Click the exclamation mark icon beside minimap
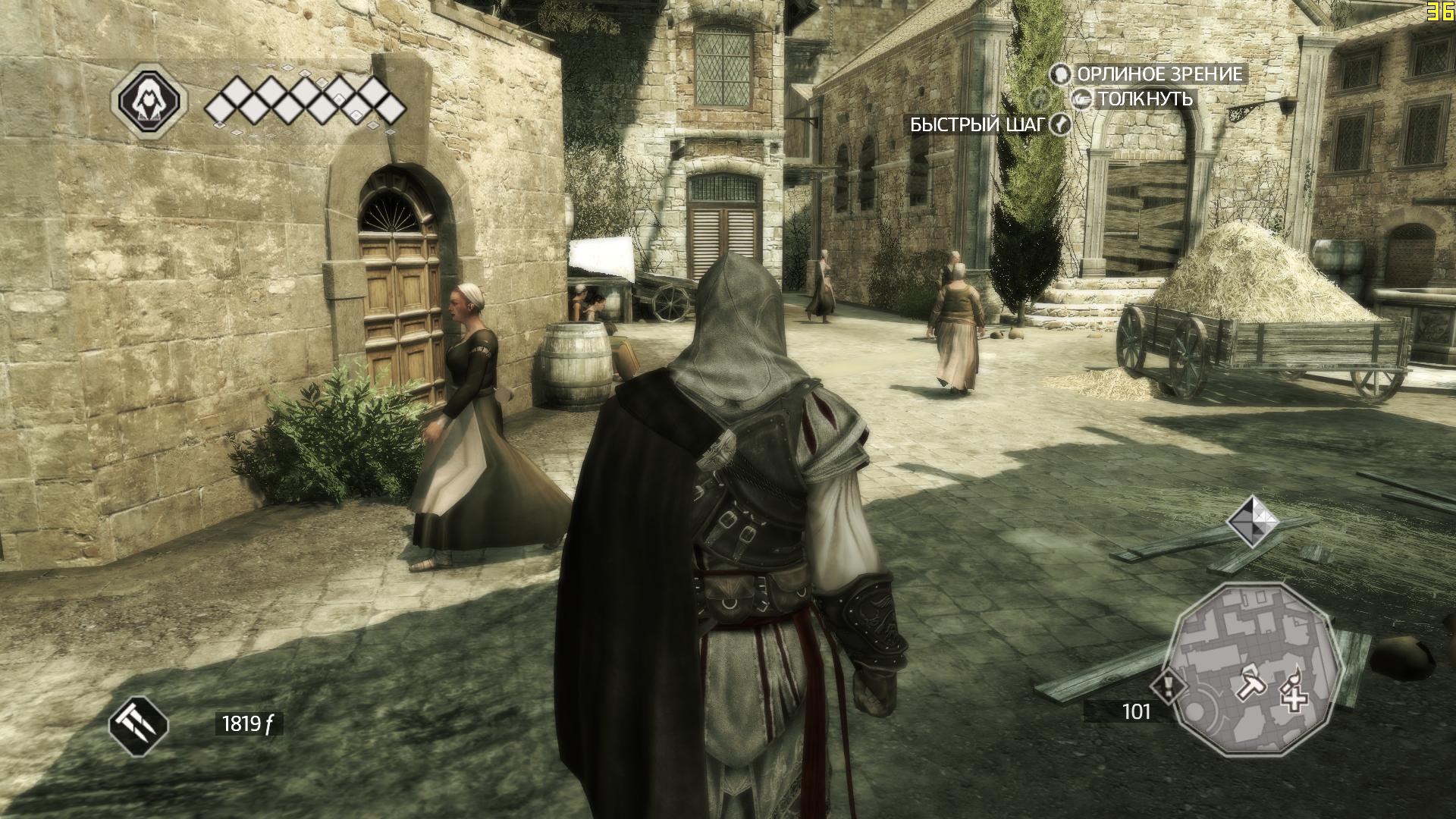The height and width of the screenshot is (819, 1456). tap(1167, 688)
